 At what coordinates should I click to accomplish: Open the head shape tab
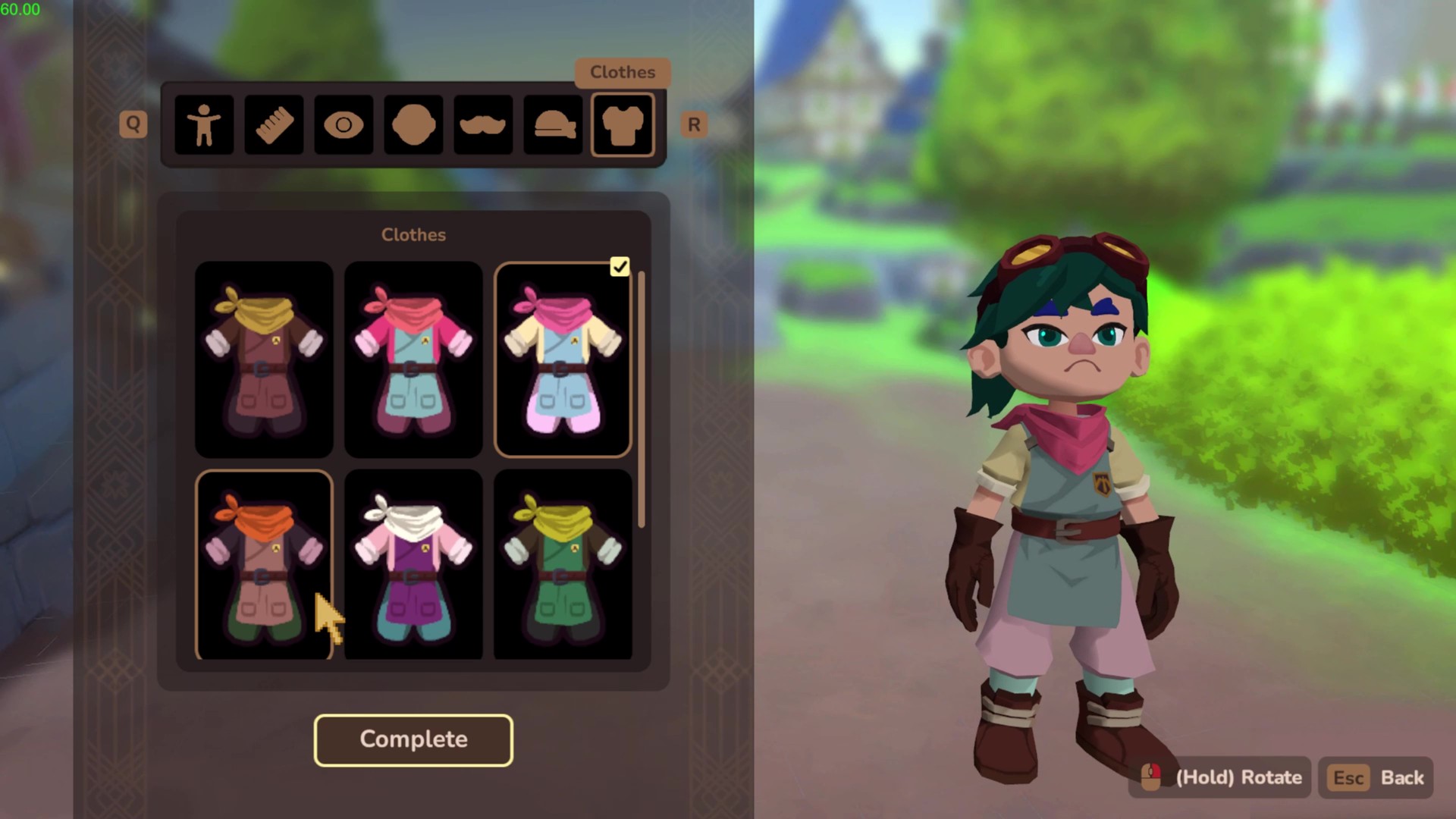pos(413,125)
